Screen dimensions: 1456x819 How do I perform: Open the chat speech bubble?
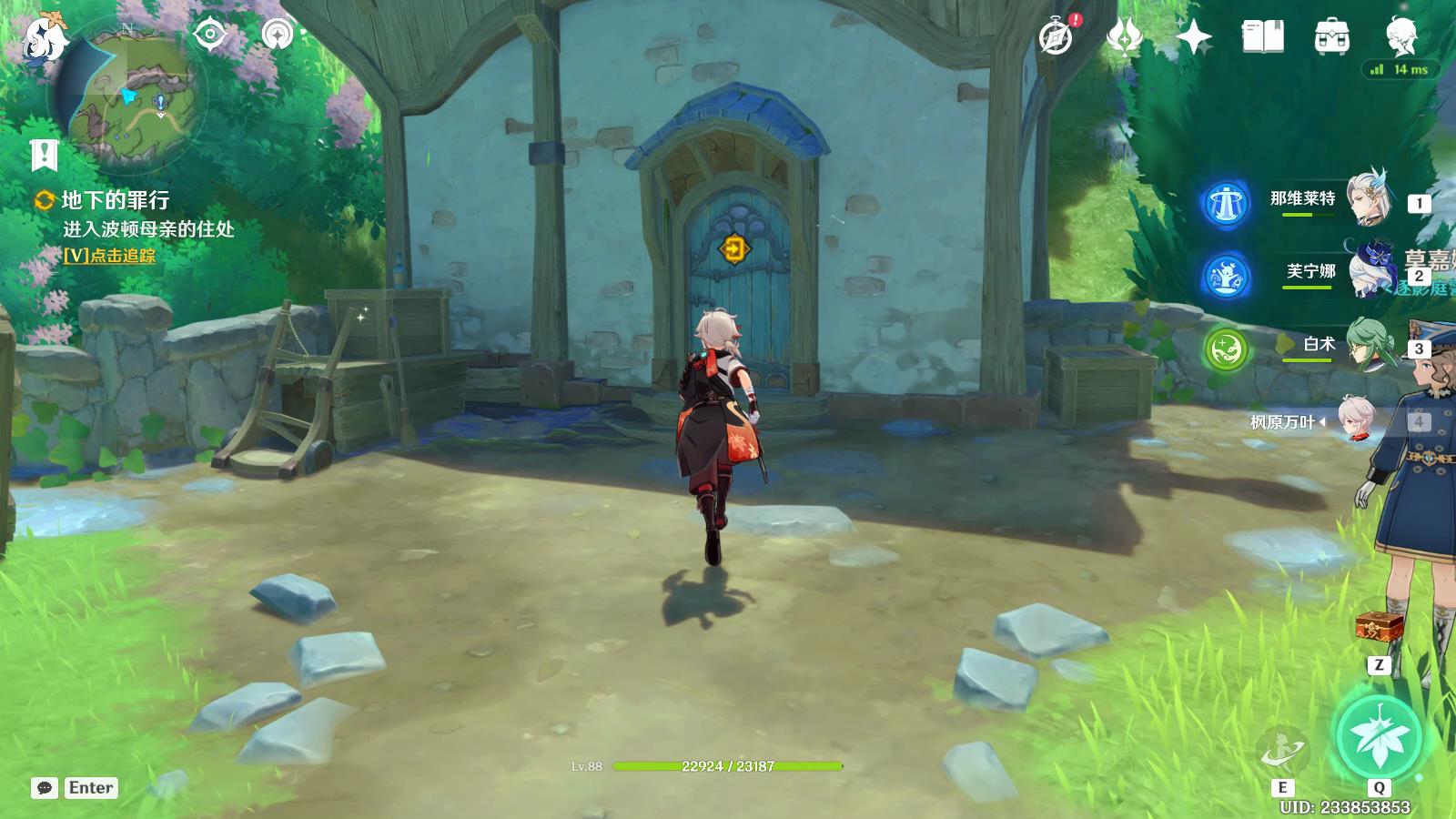click(44, 788)
